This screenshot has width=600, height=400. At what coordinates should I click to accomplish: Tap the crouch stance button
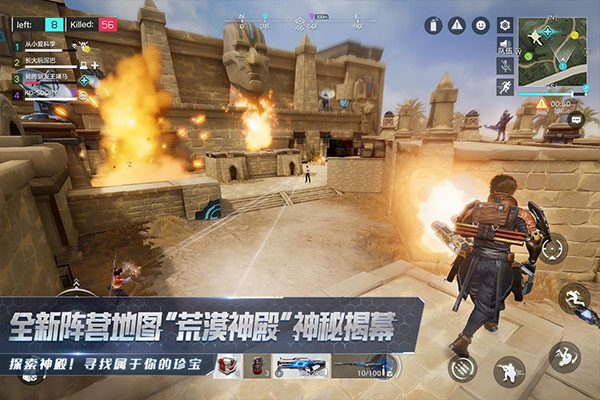point(510,371)
